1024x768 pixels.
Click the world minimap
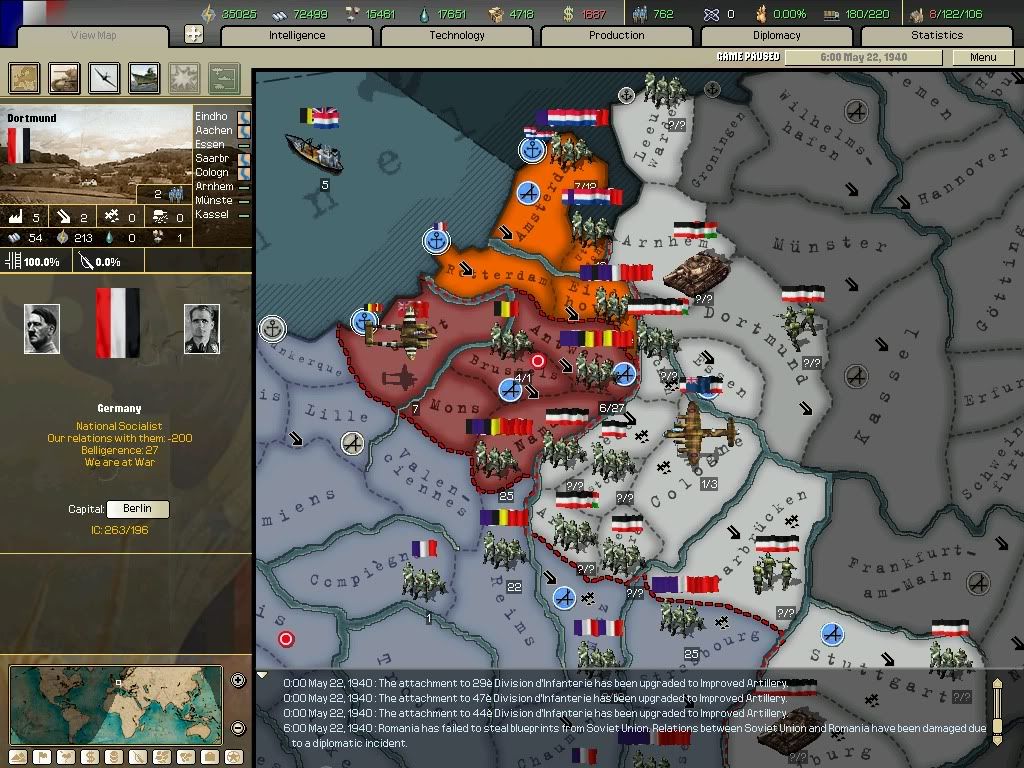(116, 703)
